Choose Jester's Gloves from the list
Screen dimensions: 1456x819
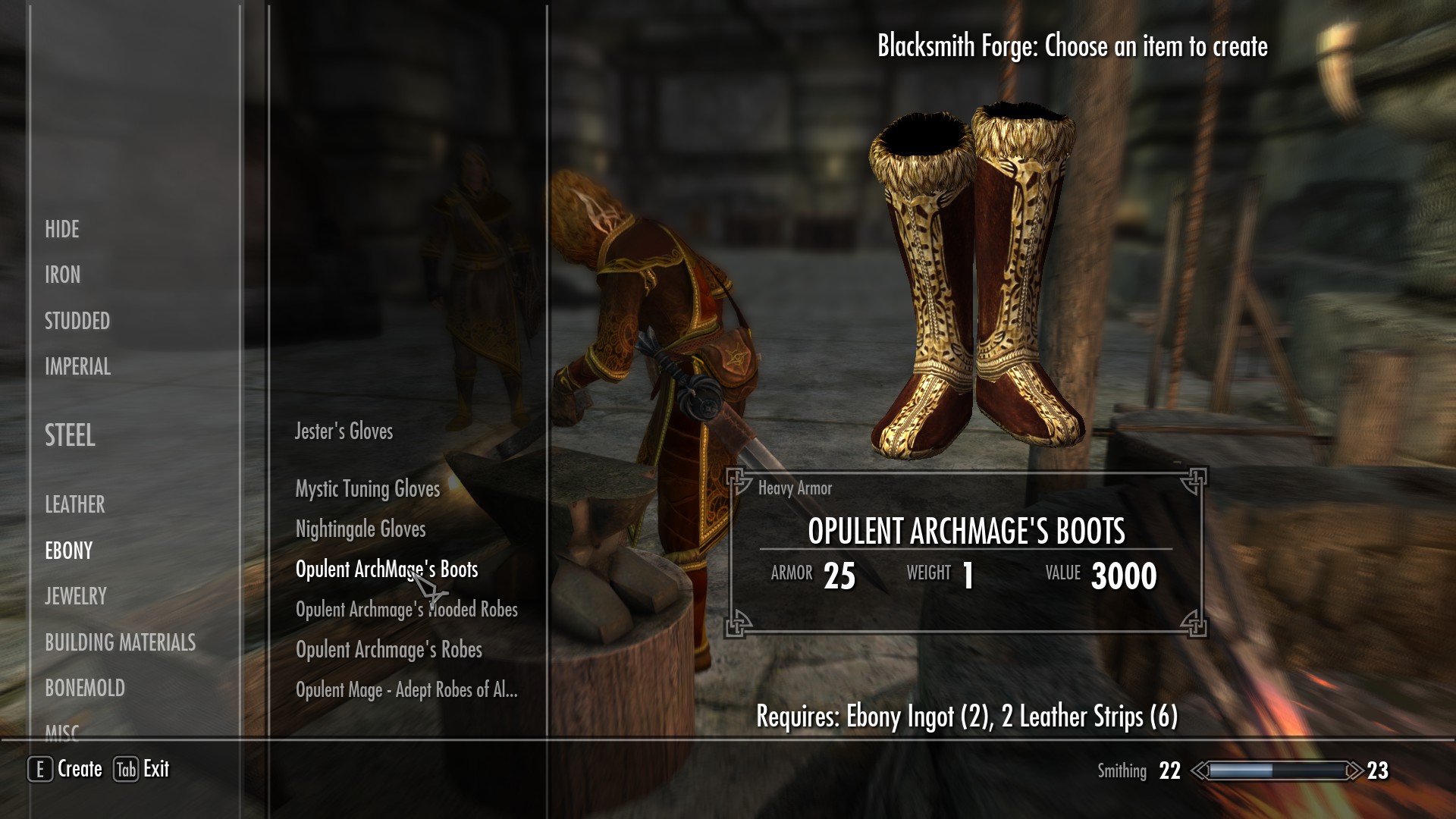[x=344, y=431]
